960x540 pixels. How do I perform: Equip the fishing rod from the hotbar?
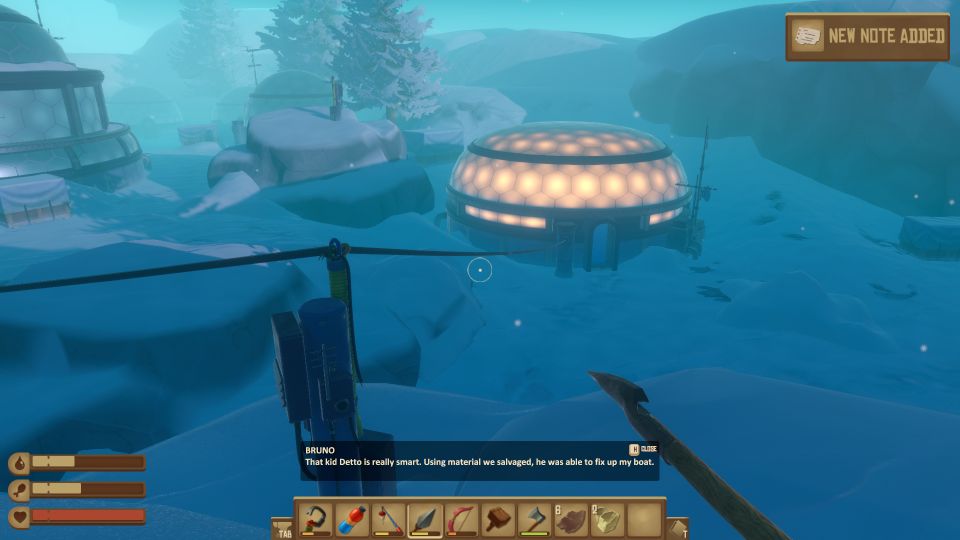pos(389,520)
